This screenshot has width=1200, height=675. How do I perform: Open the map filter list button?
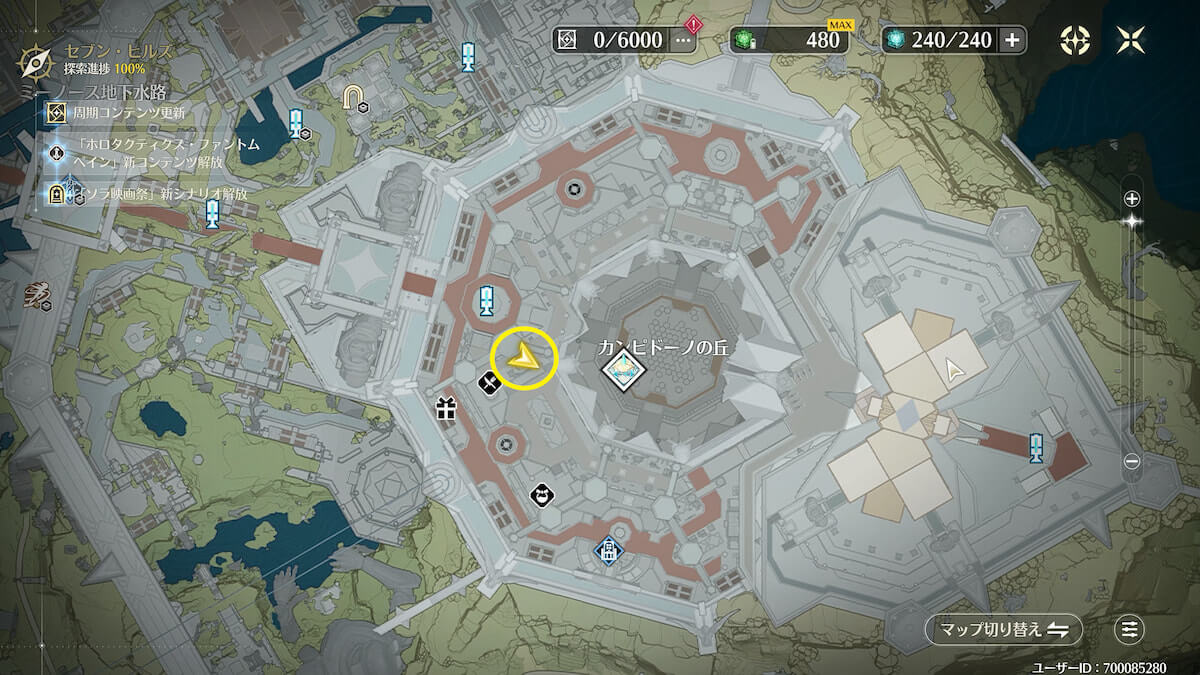click(x=1130, y=629)
